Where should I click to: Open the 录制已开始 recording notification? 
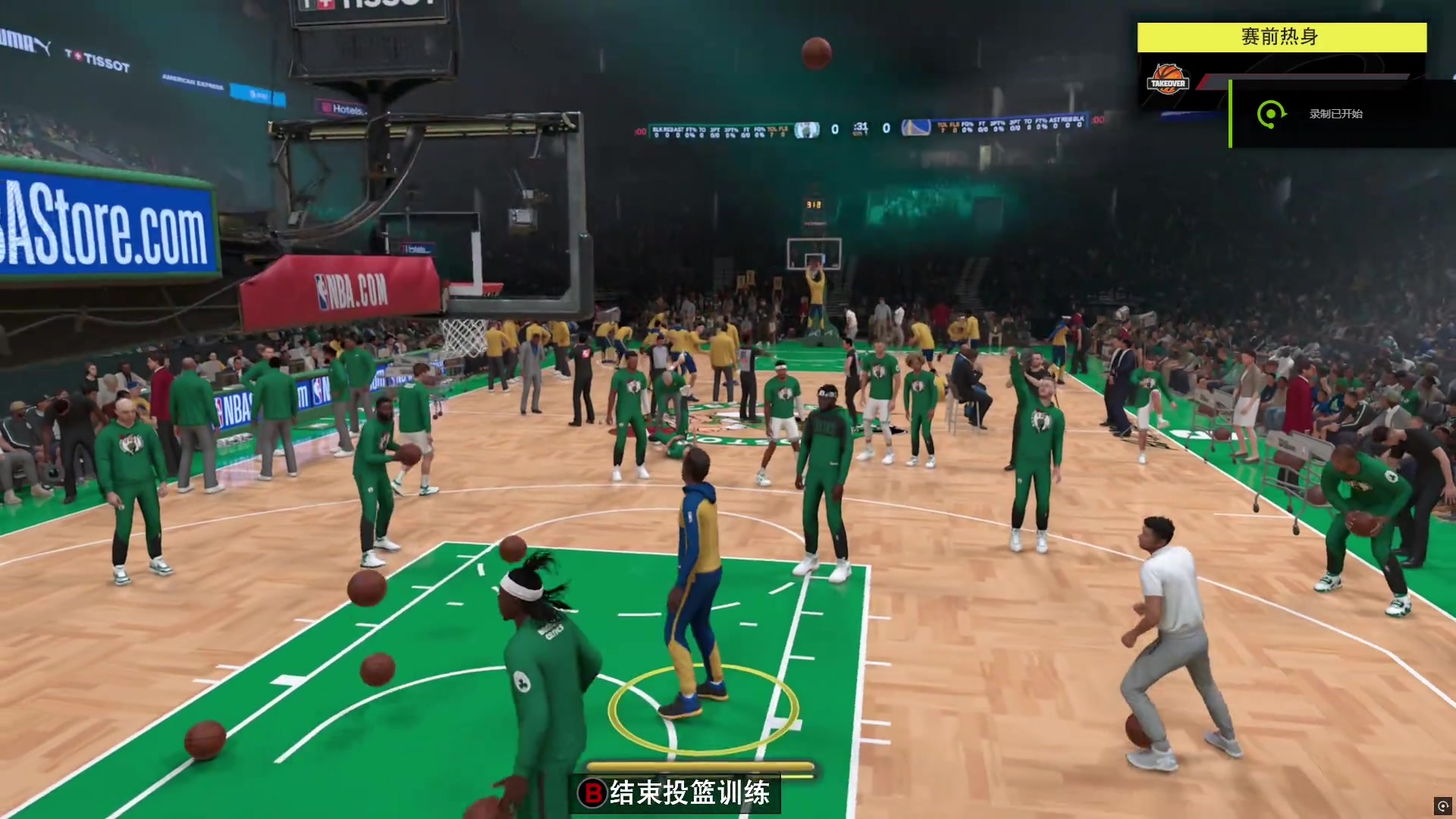1335,114
